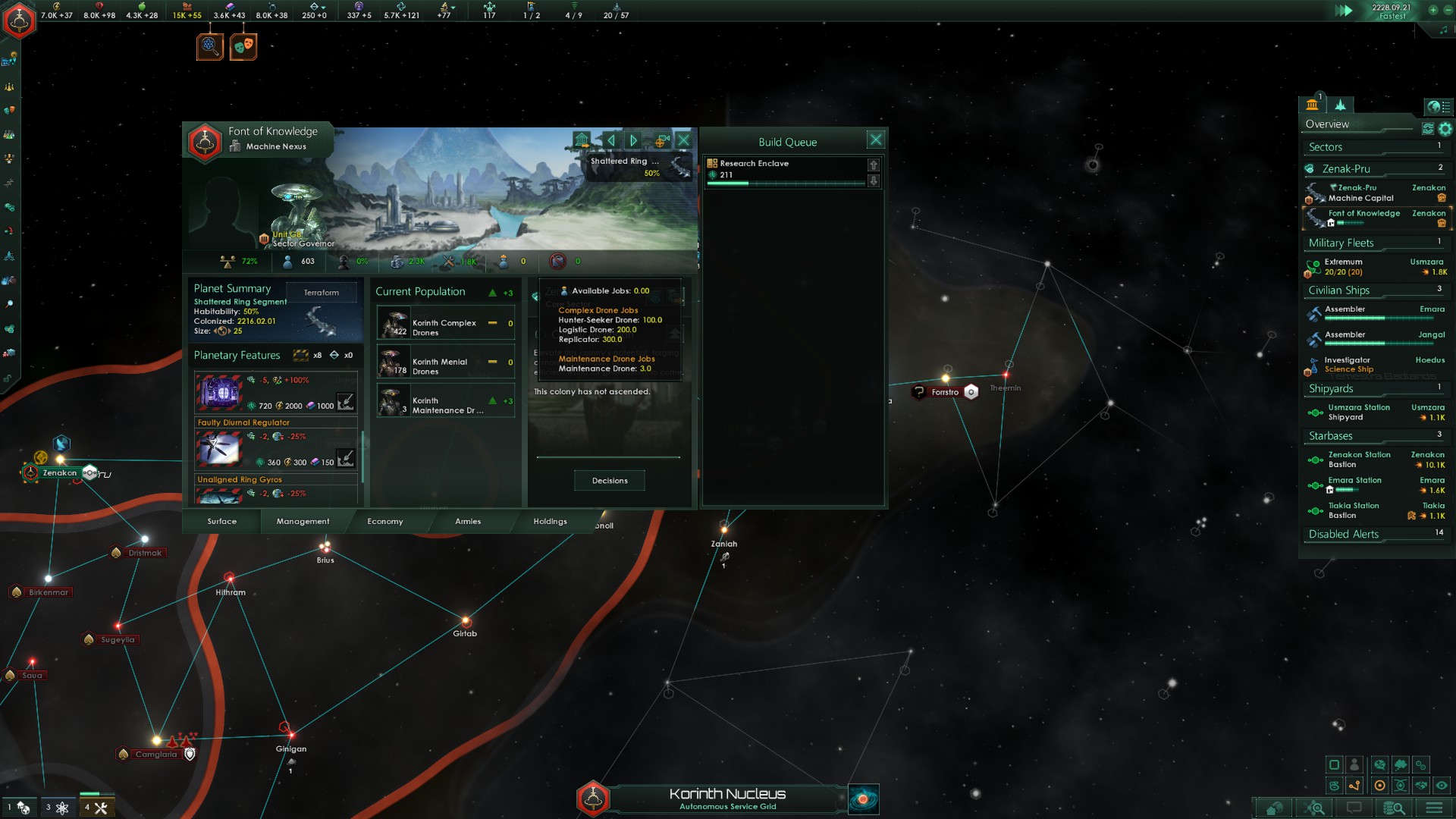Toggle the handshake diplomacy map mode
This screenshot has height=819, width=1456.
[x=1420, y=786]
